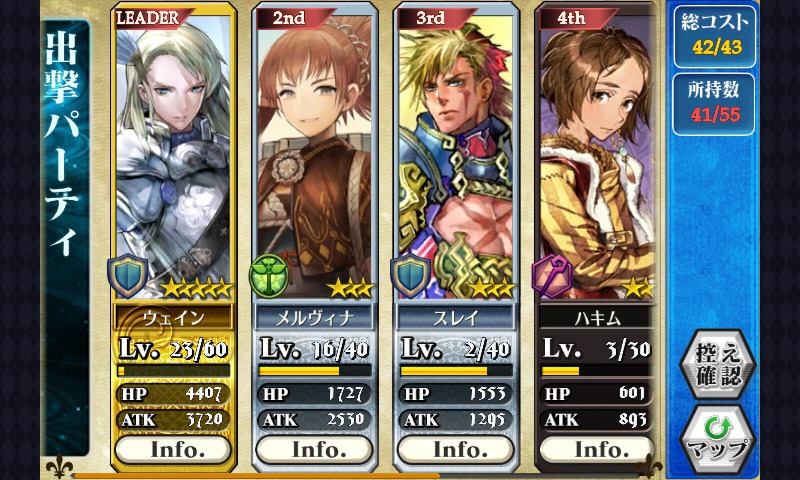Open the 控え確認 reserve check
Viewport: 800px width, 480px height.
click(719, 364)
